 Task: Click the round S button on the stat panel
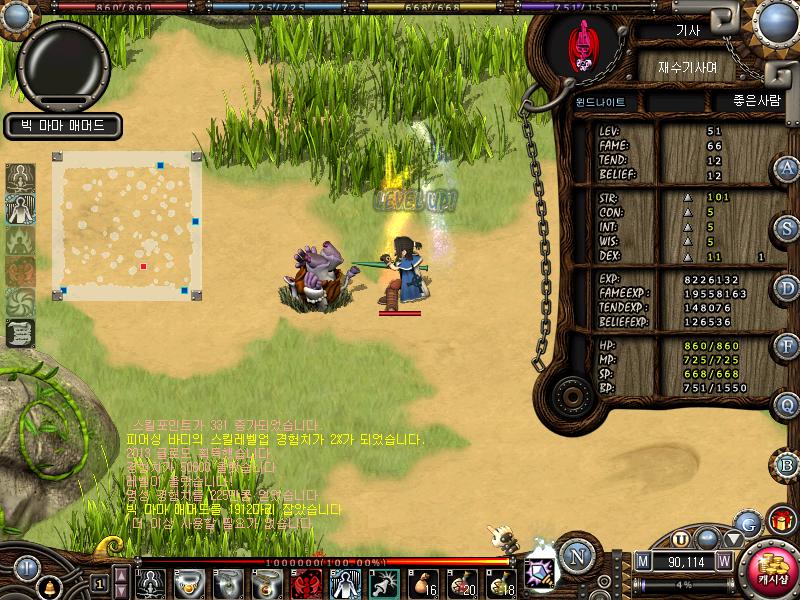click(788, 228)
